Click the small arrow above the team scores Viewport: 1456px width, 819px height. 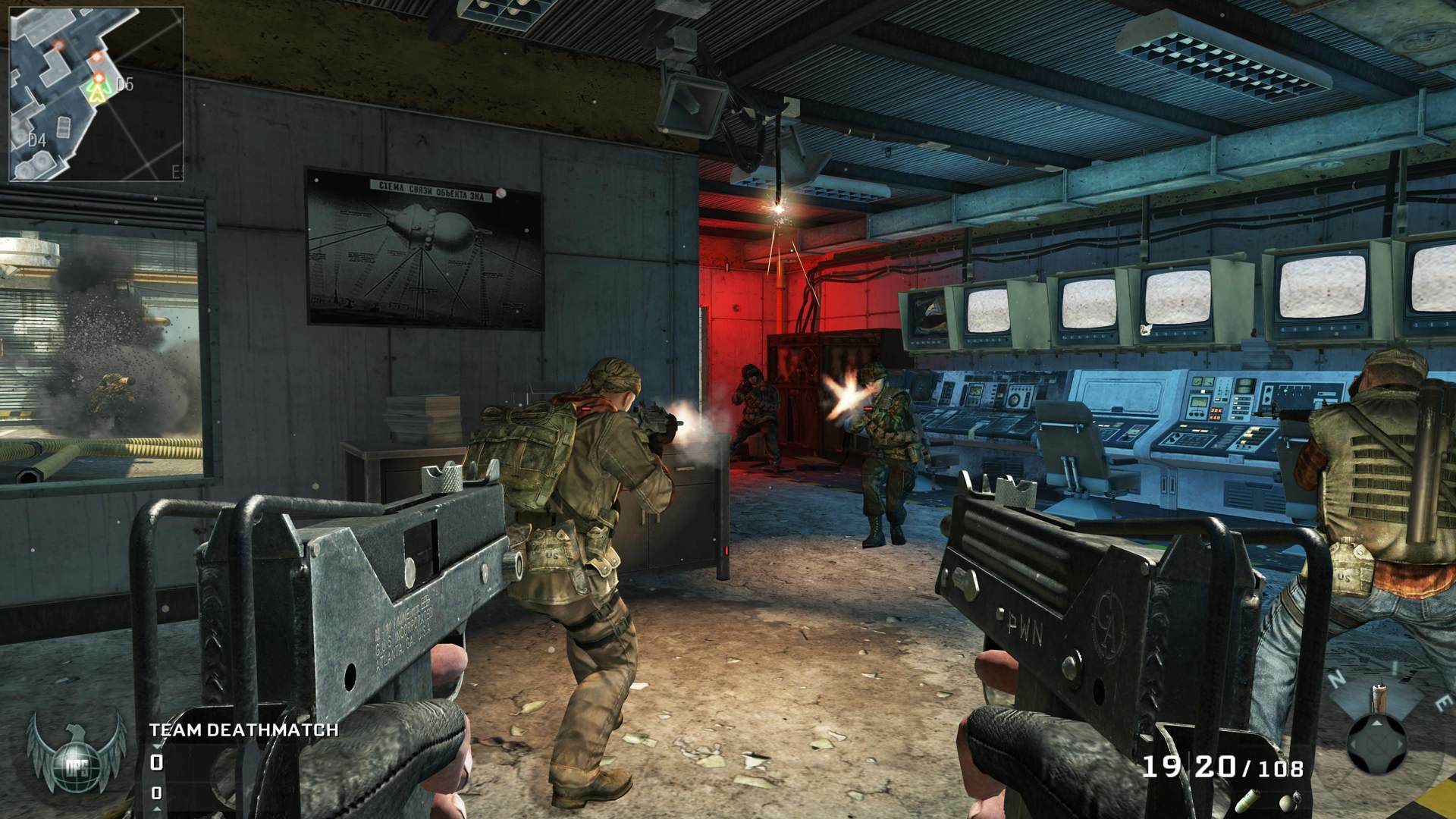tap(157, 746)
